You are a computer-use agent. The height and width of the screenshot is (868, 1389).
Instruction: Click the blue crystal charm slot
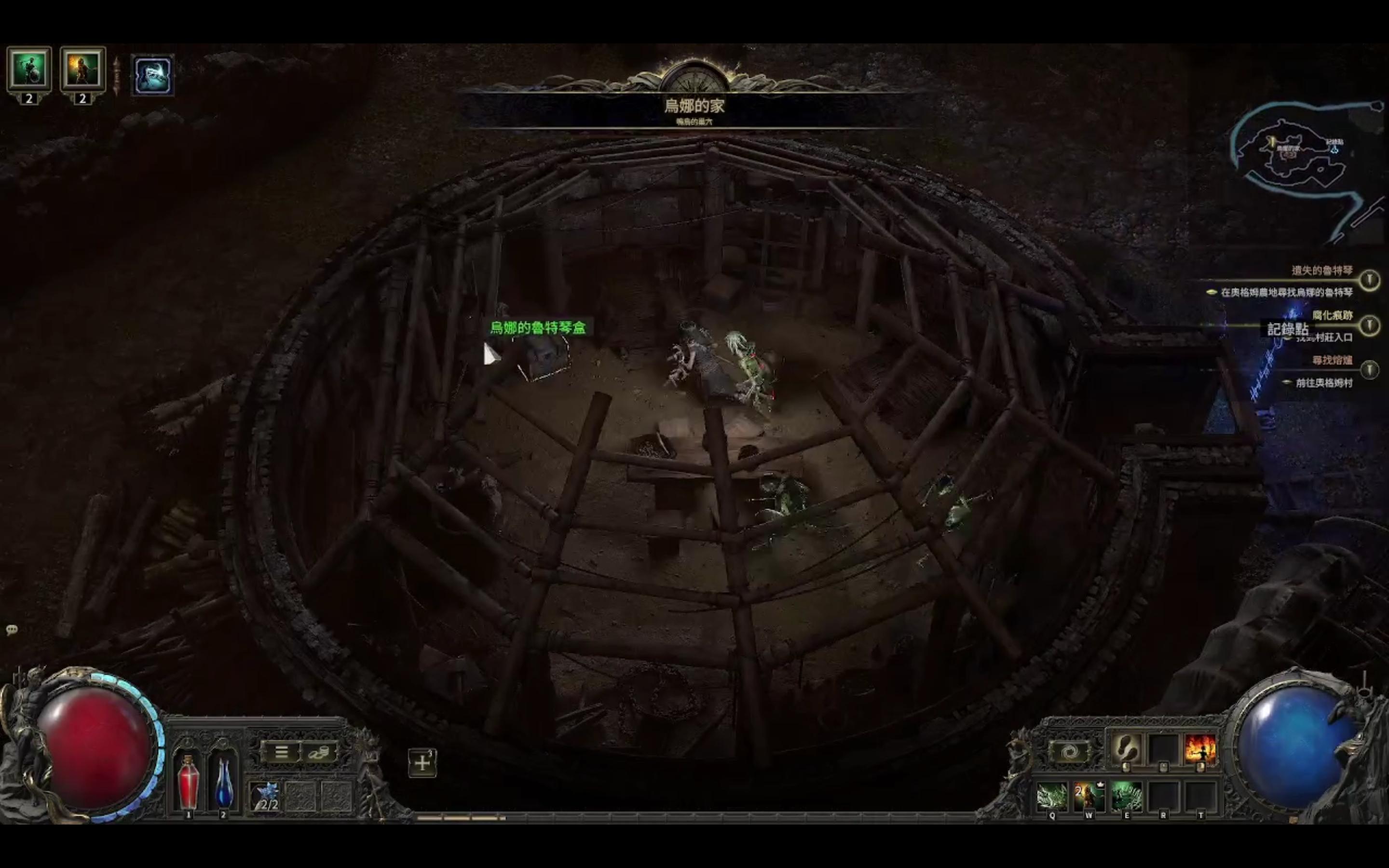pos(265,797)
